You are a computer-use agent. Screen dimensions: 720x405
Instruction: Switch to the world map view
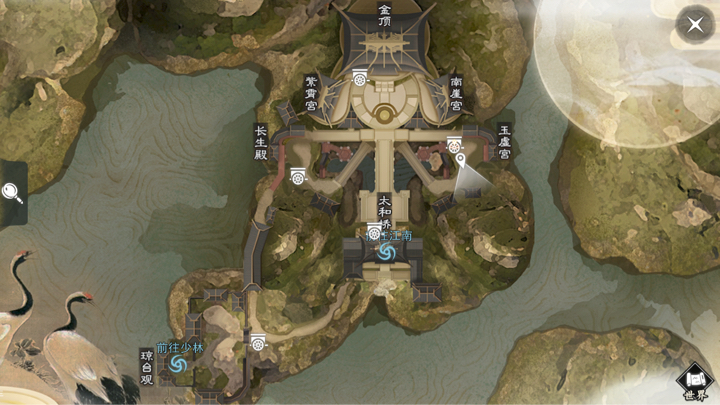[696, 381]
